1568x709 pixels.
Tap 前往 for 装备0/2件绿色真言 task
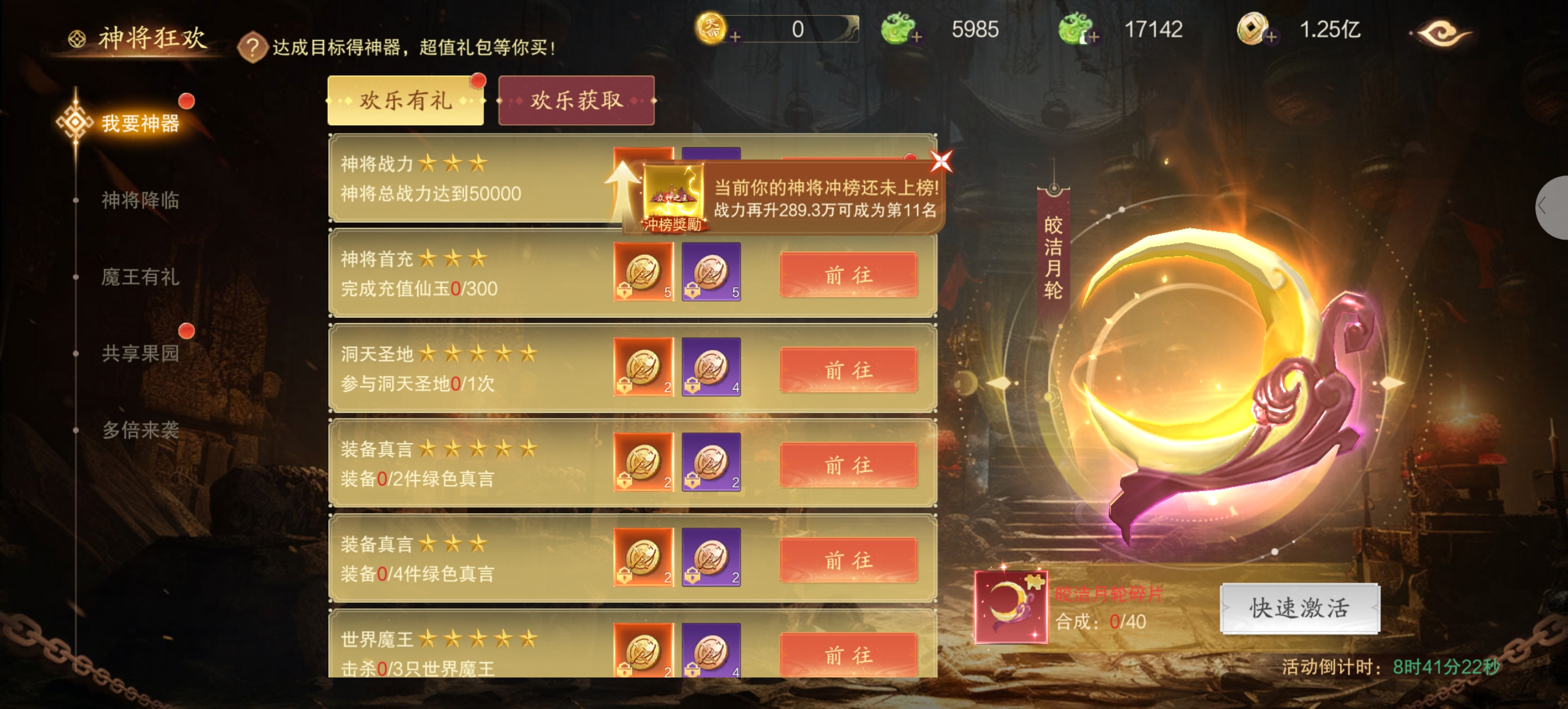pos(848,465)
